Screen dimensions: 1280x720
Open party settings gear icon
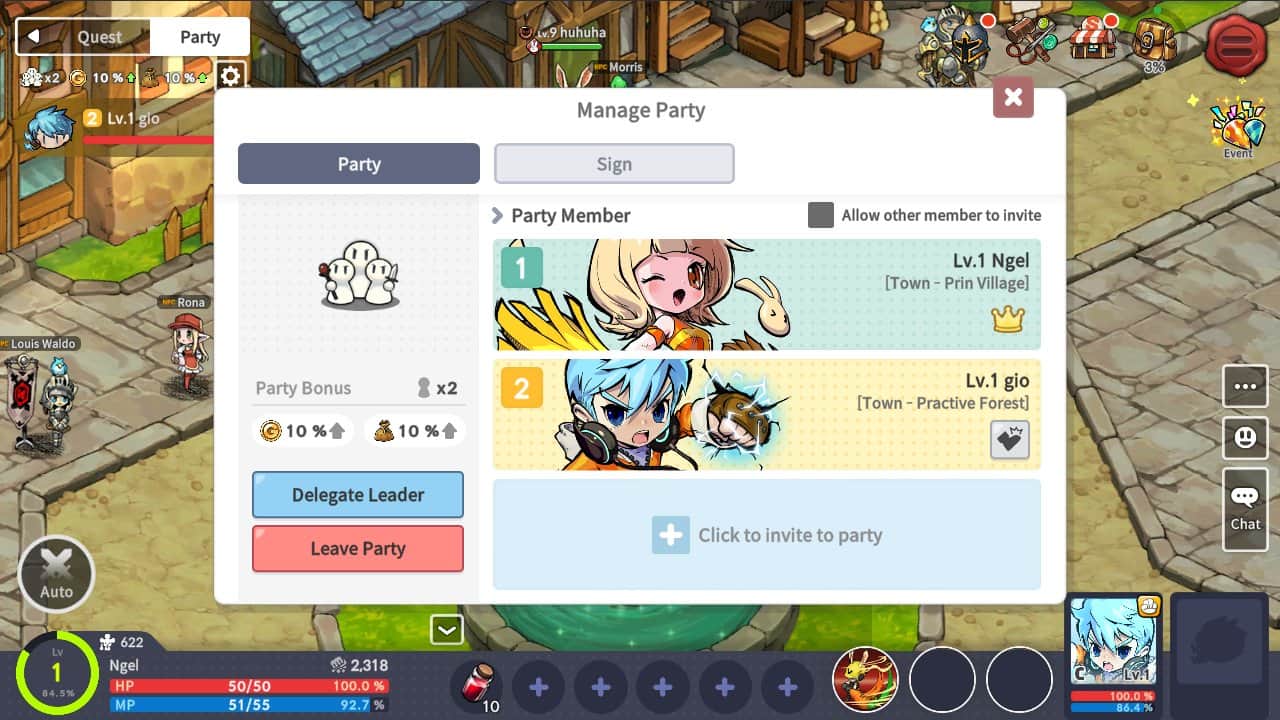[x=231, y=76]
